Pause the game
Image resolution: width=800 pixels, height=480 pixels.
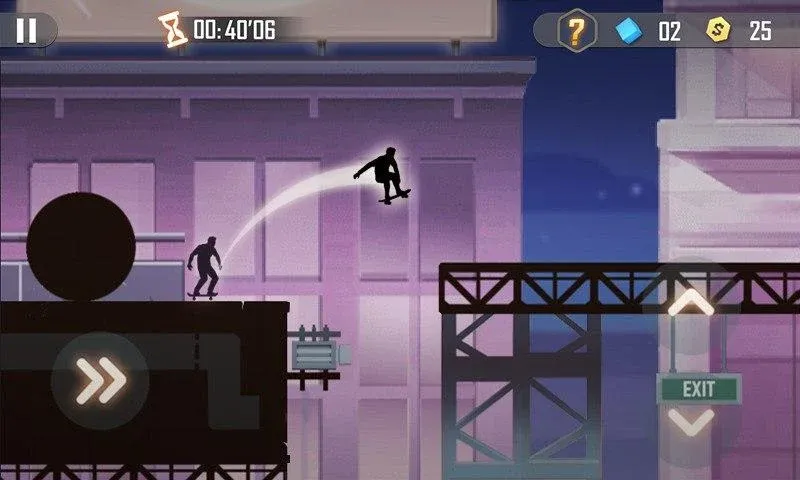(26, 30)
